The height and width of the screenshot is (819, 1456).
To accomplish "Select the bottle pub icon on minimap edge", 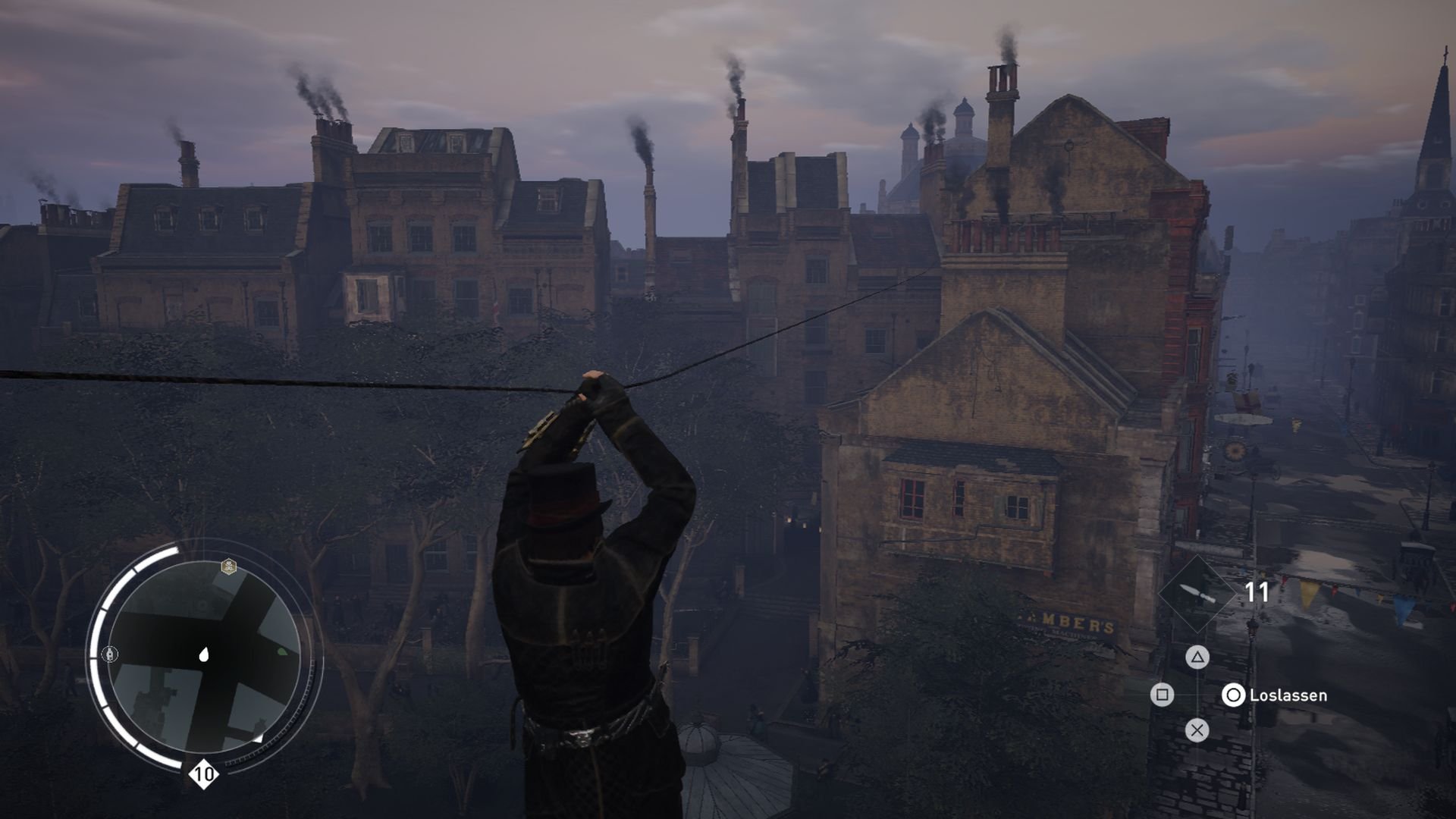I will (110, 654).
